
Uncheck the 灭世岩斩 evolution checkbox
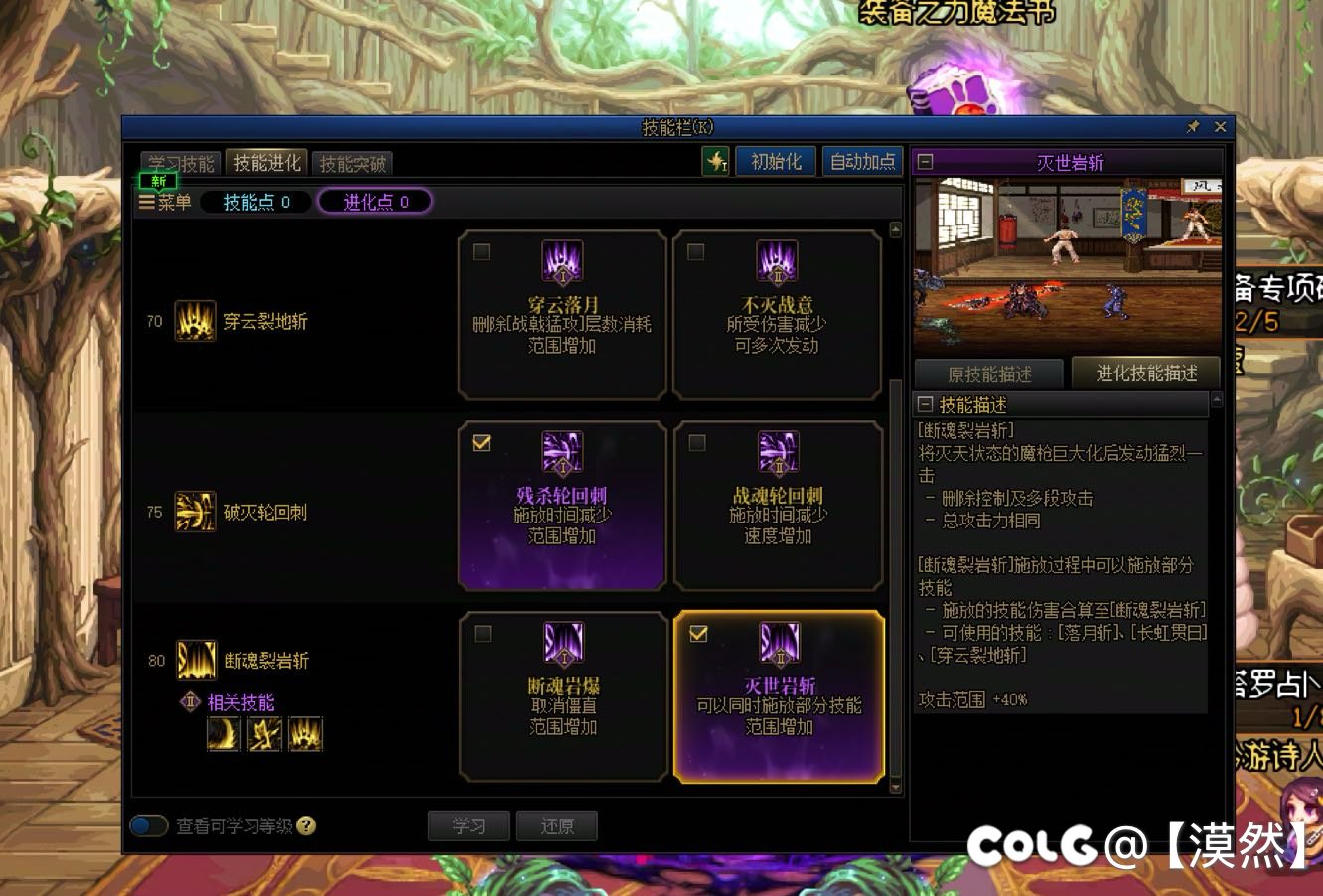(698, 634)
